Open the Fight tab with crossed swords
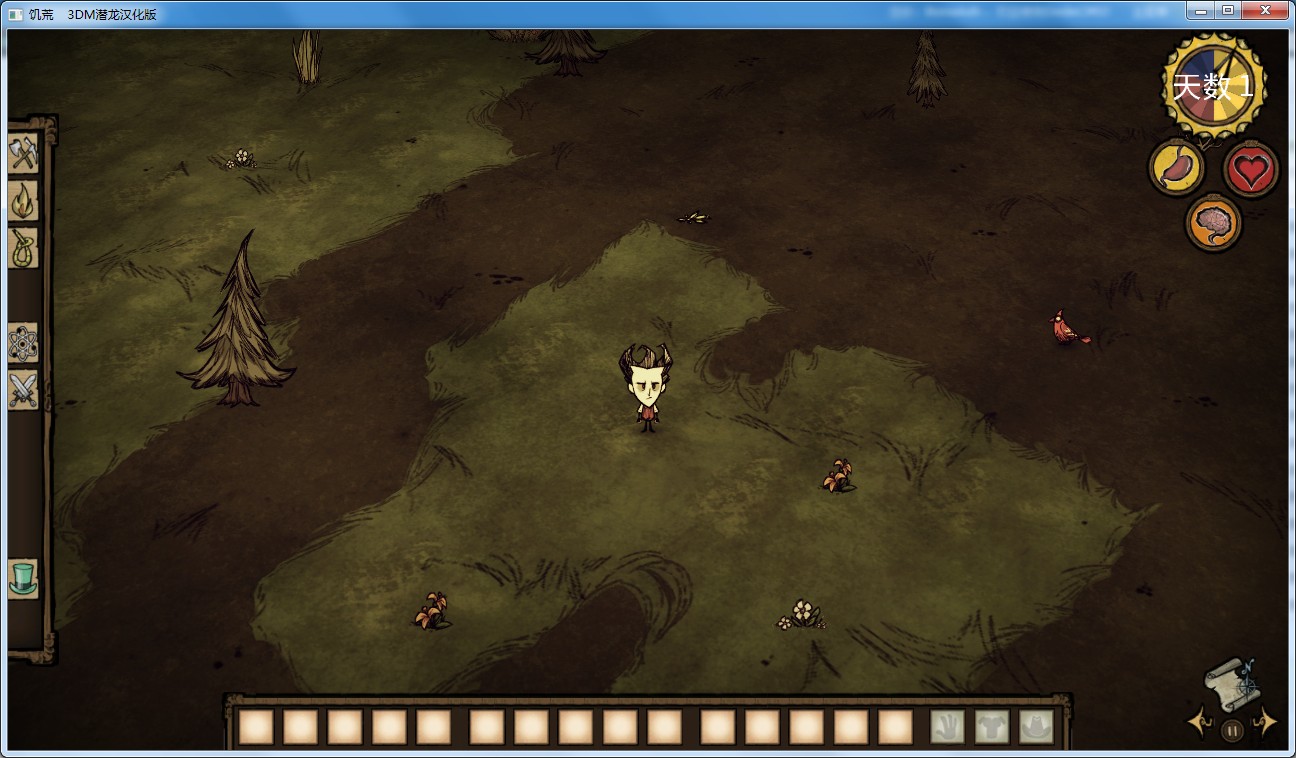 [22, 390]
